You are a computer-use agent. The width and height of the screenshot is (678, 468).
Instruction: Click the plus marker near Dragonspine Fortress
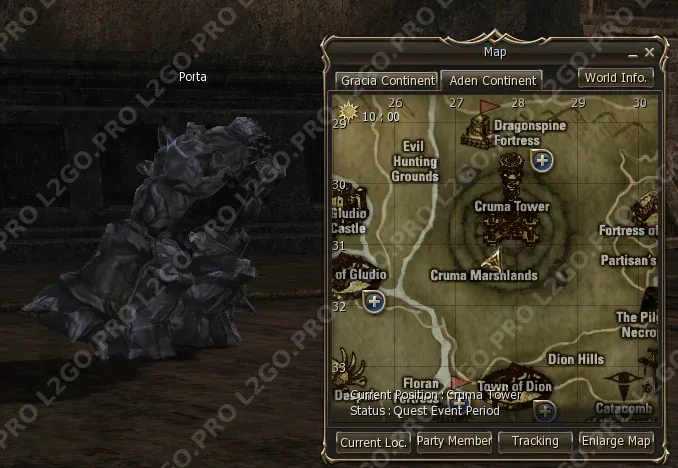coord(543,160)
